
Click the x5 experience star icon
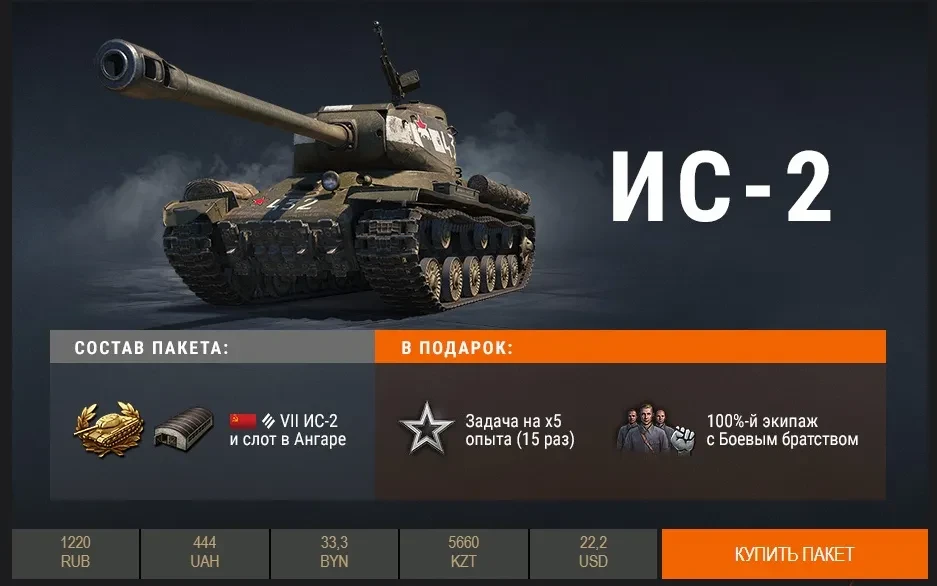(427, 430)
